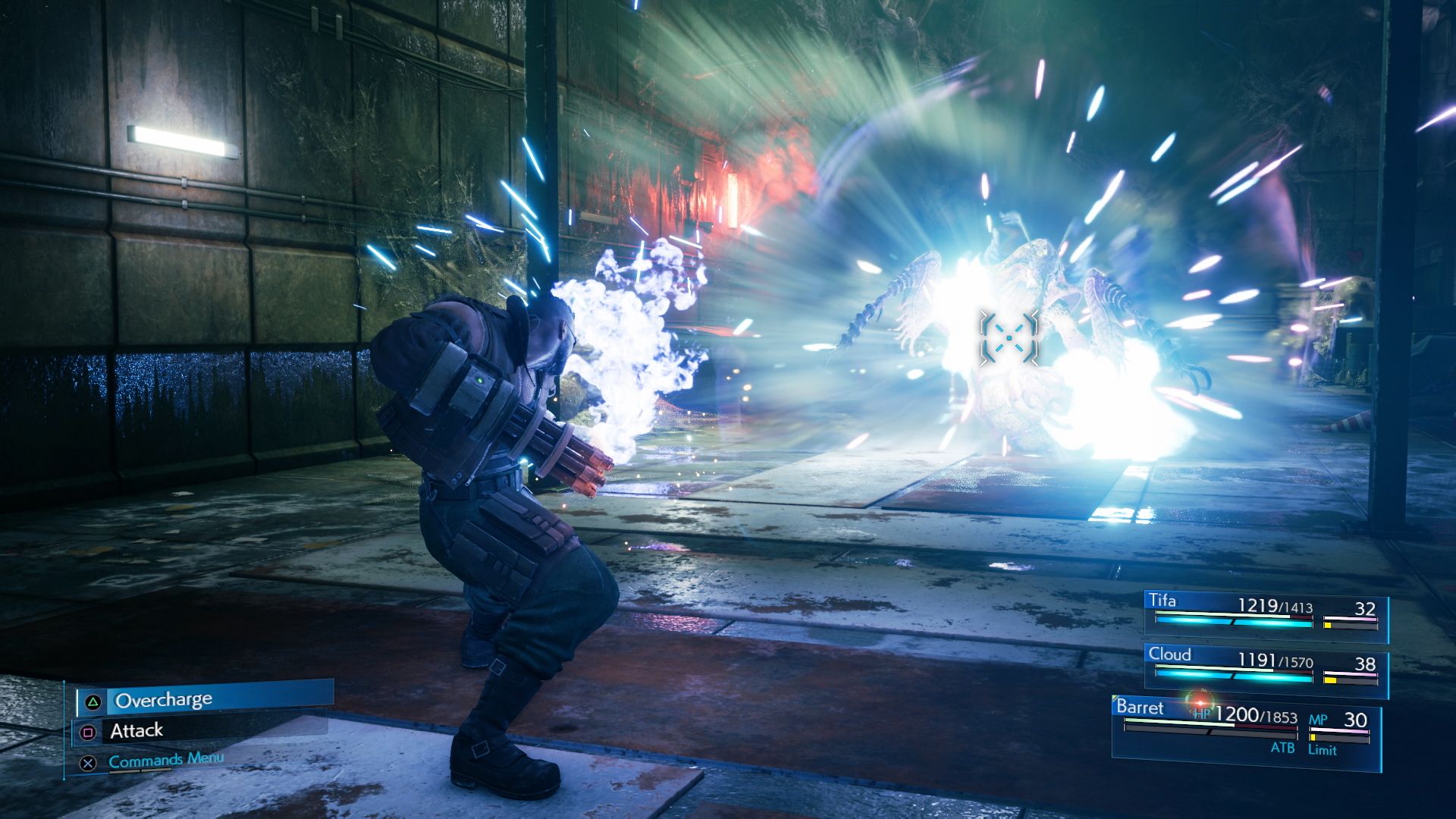Click the MP label in Barret's panel
The width and height of the screenshot is (1456, 819).
click(x=1317, y=719)
